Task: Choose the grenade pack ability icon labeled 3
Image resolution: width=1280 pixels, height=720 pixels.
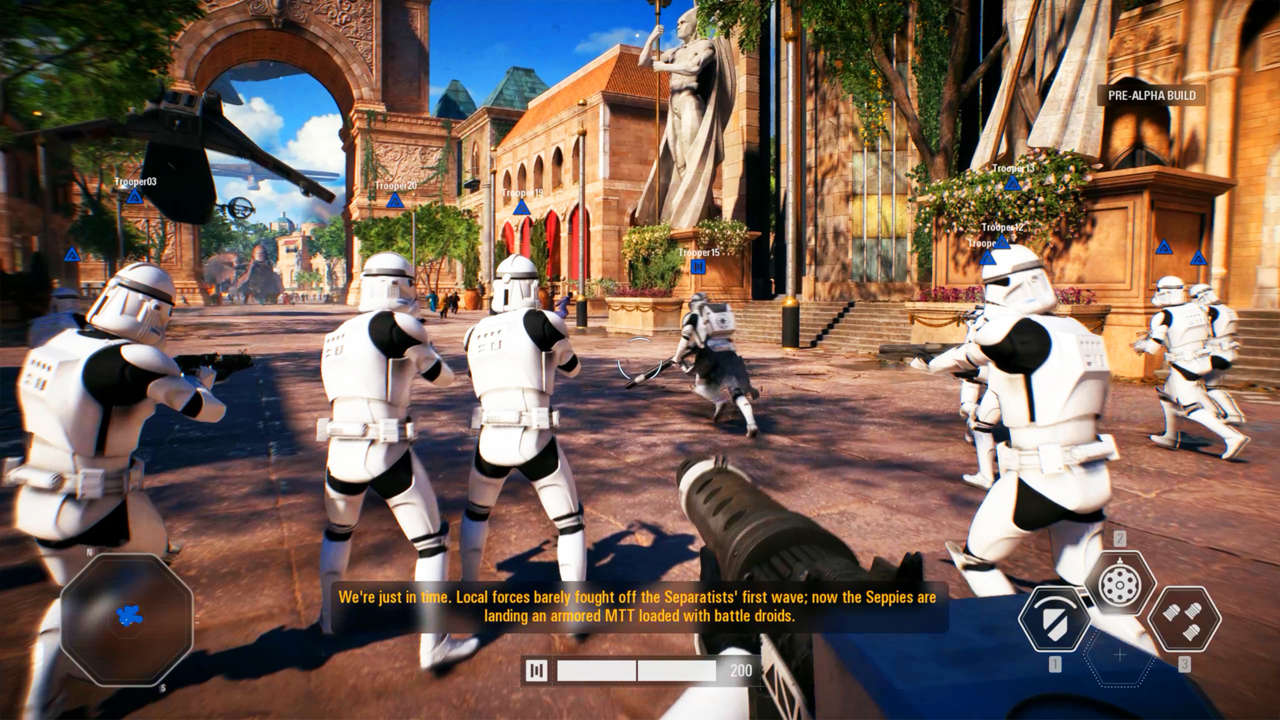Action: click(x=1185, y=620)
